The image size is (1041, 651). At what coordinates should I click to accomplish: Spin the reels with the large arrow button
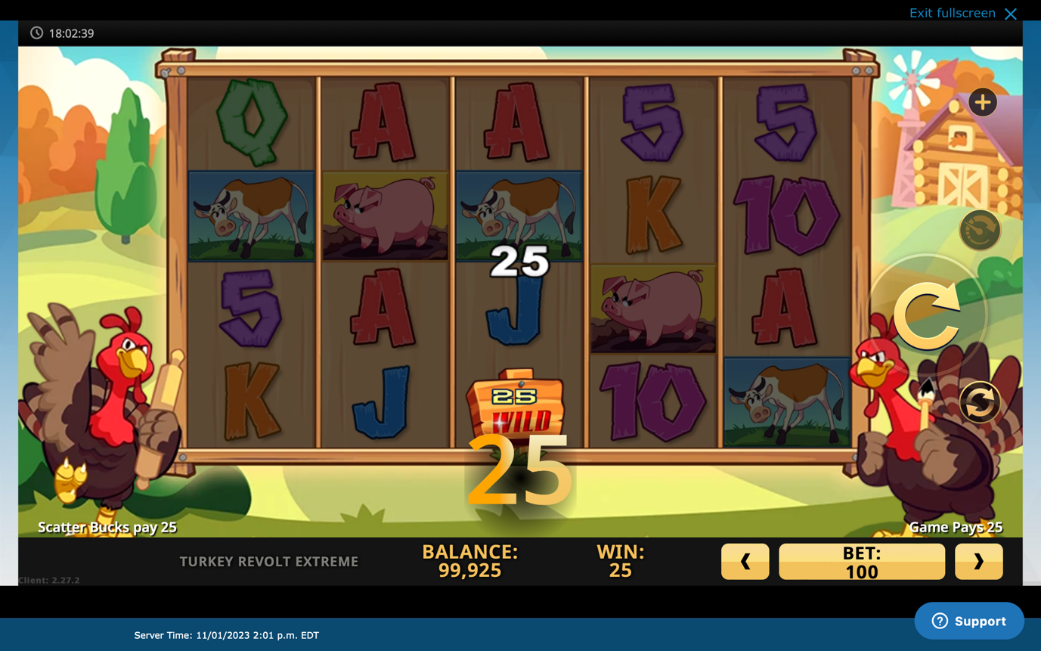[927, 316]
